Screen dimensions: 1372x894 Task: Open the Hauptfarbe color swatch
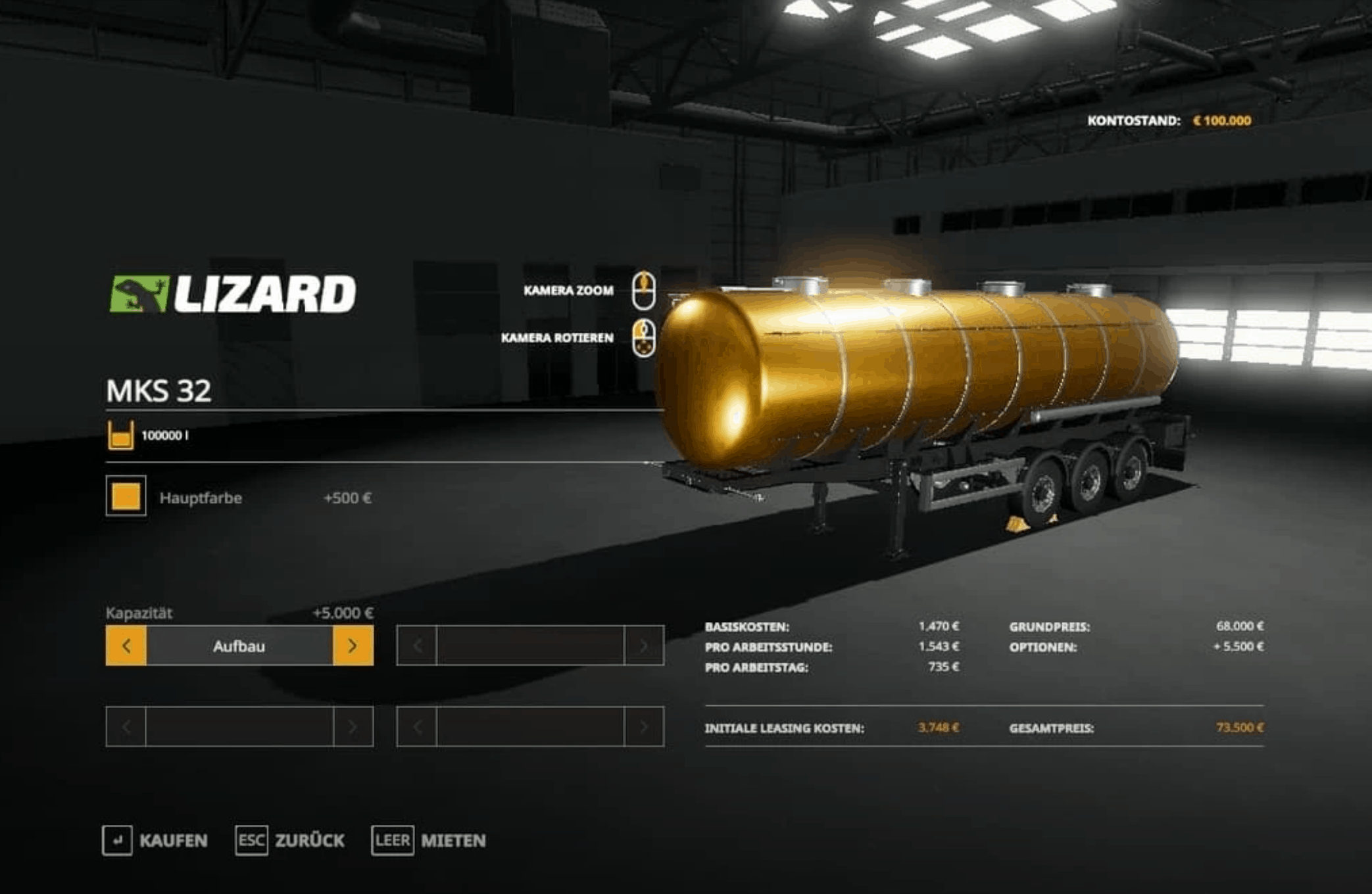tap(126, 496)
